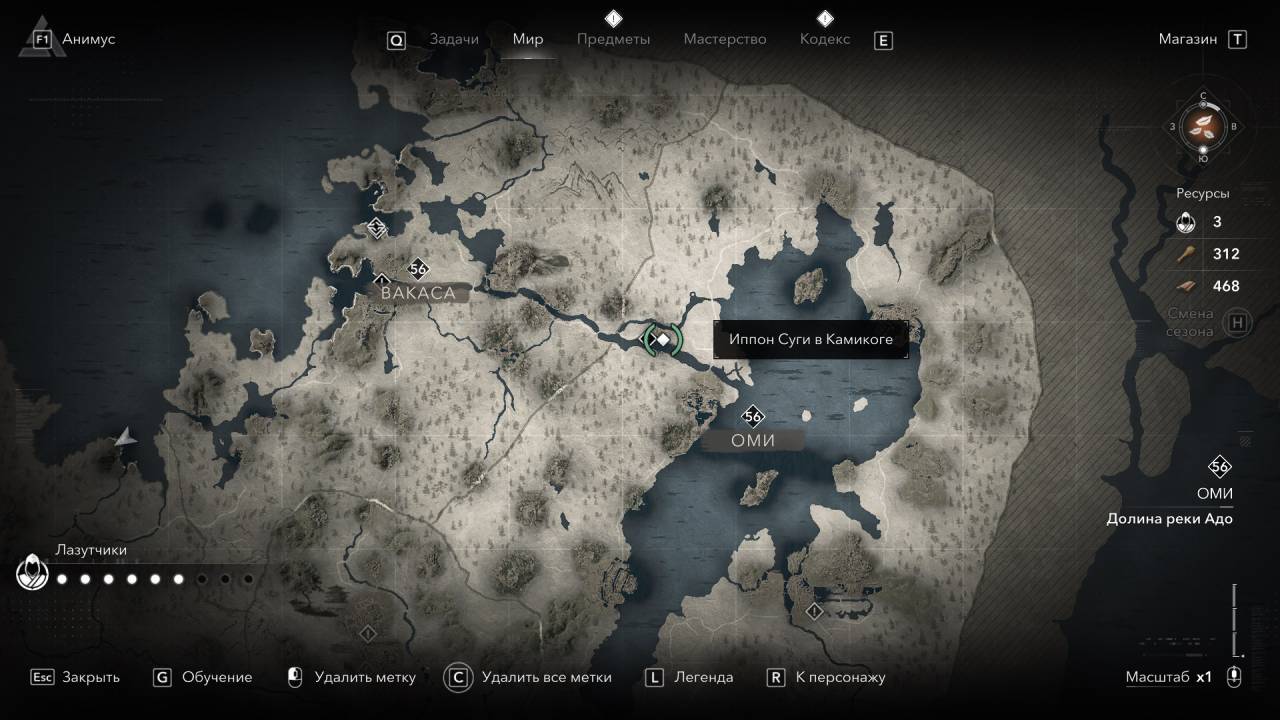
Task: Select the Мир tab
Action: [x=527, y=39]
